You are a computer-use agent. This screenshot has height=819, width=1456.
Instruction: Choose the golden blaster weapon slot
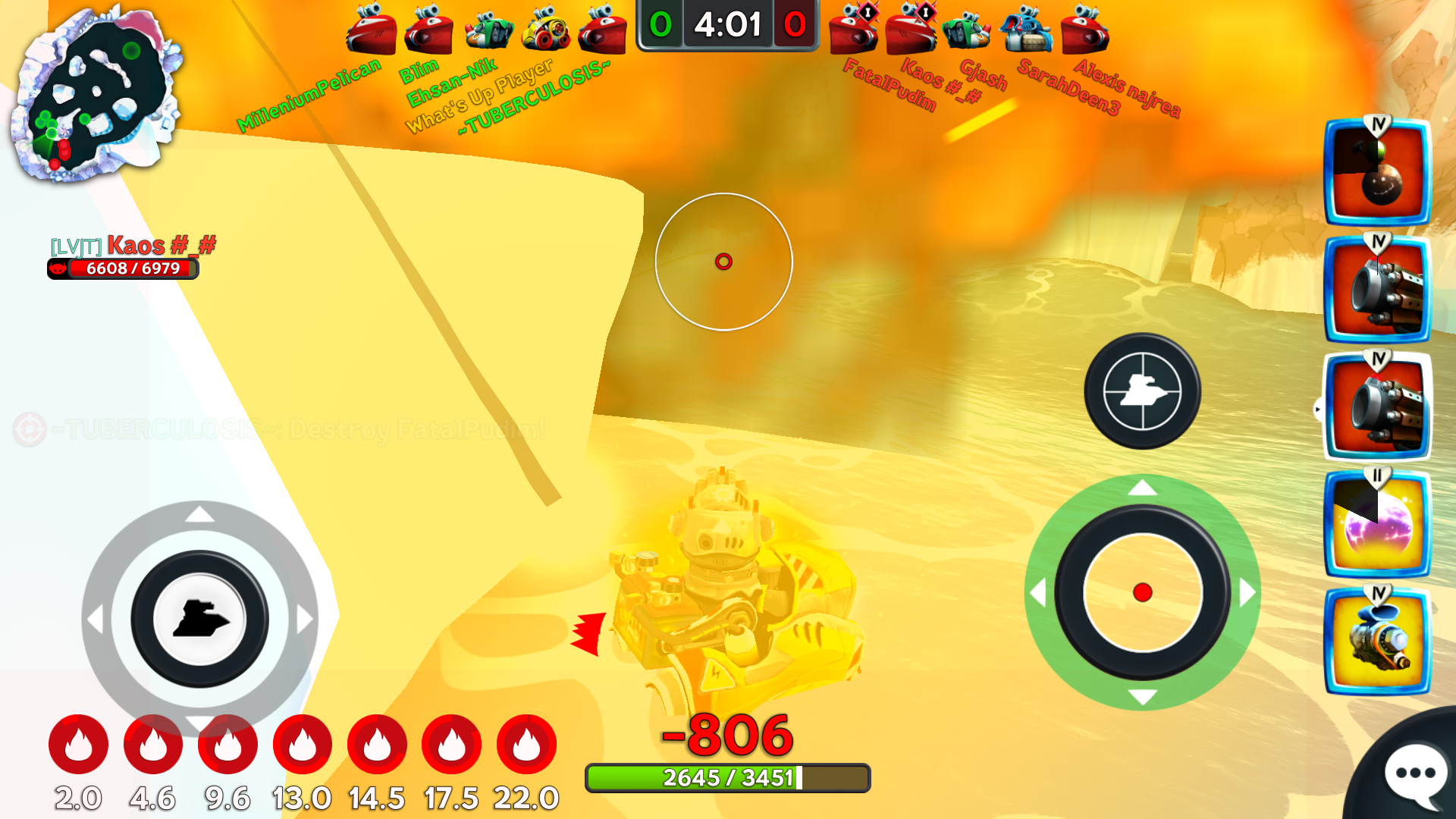(x=1377, y=642)
